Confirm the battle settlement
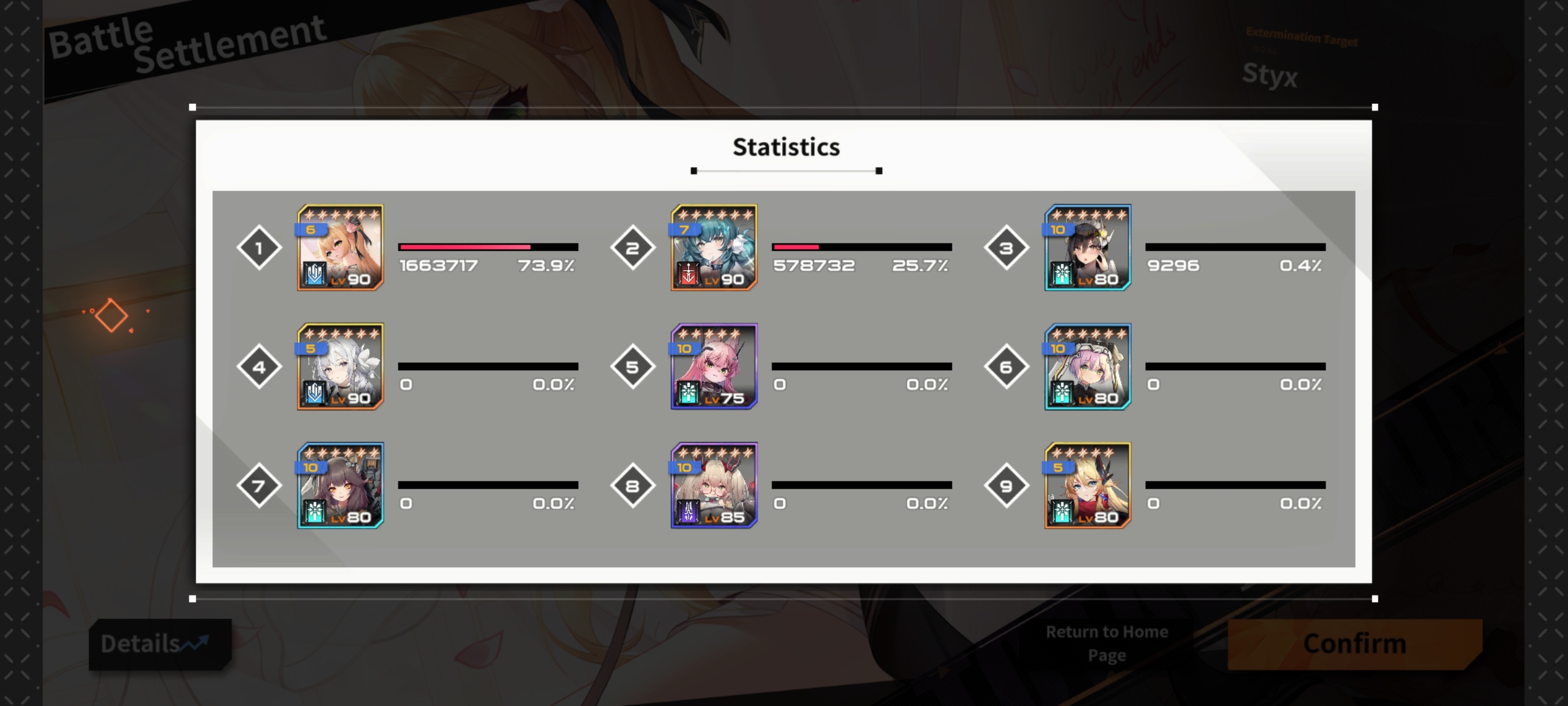This screenshot has width=1568, height=706. (x=1354, y=644)
